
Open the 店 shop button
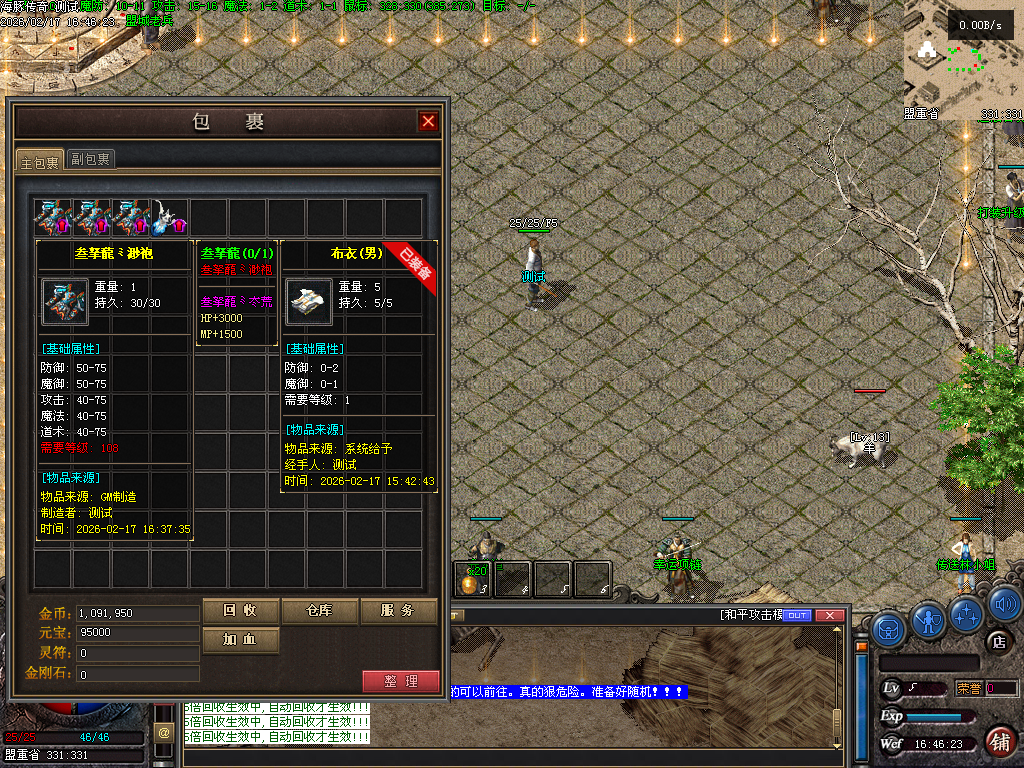pyautogui.click(x=997, y=641)
